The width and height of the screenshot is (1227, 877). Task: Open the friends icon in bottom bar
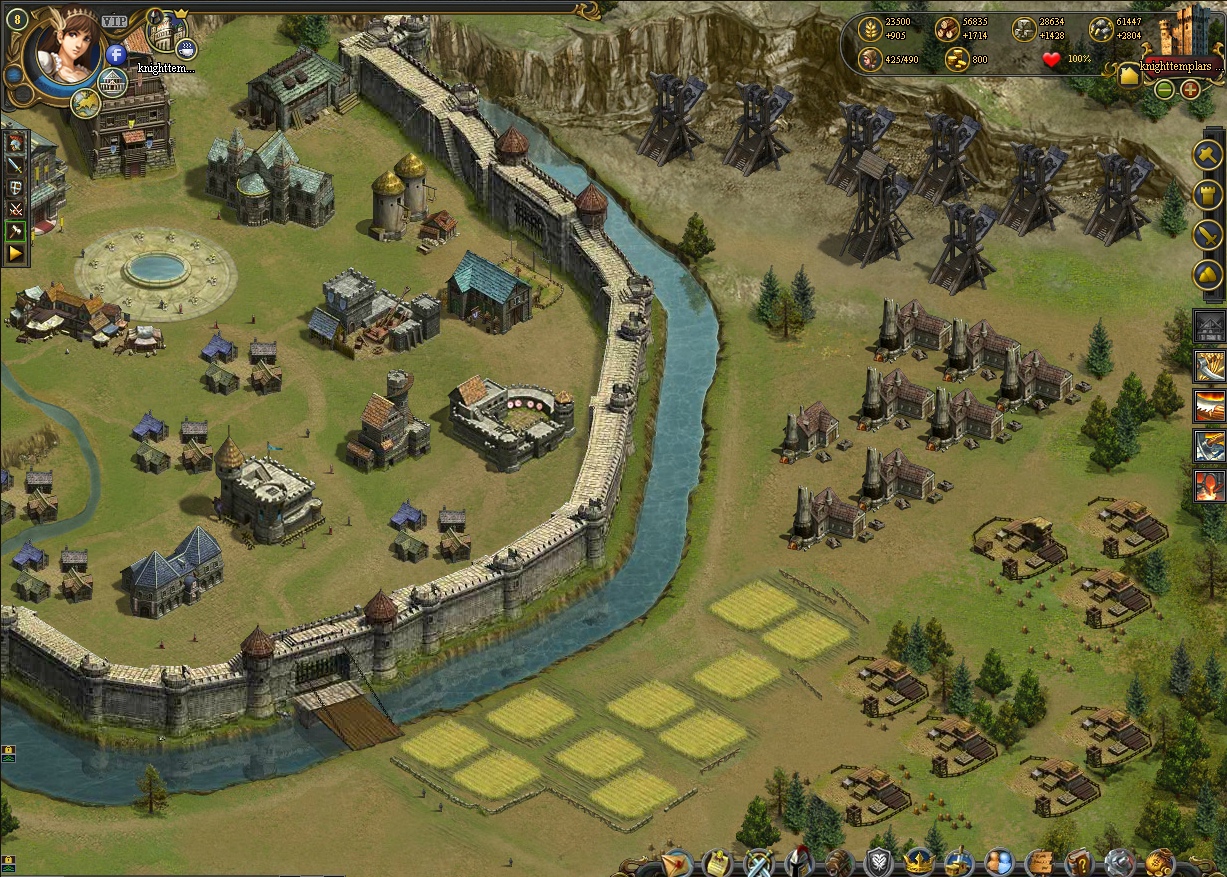(x=998, y=861)
